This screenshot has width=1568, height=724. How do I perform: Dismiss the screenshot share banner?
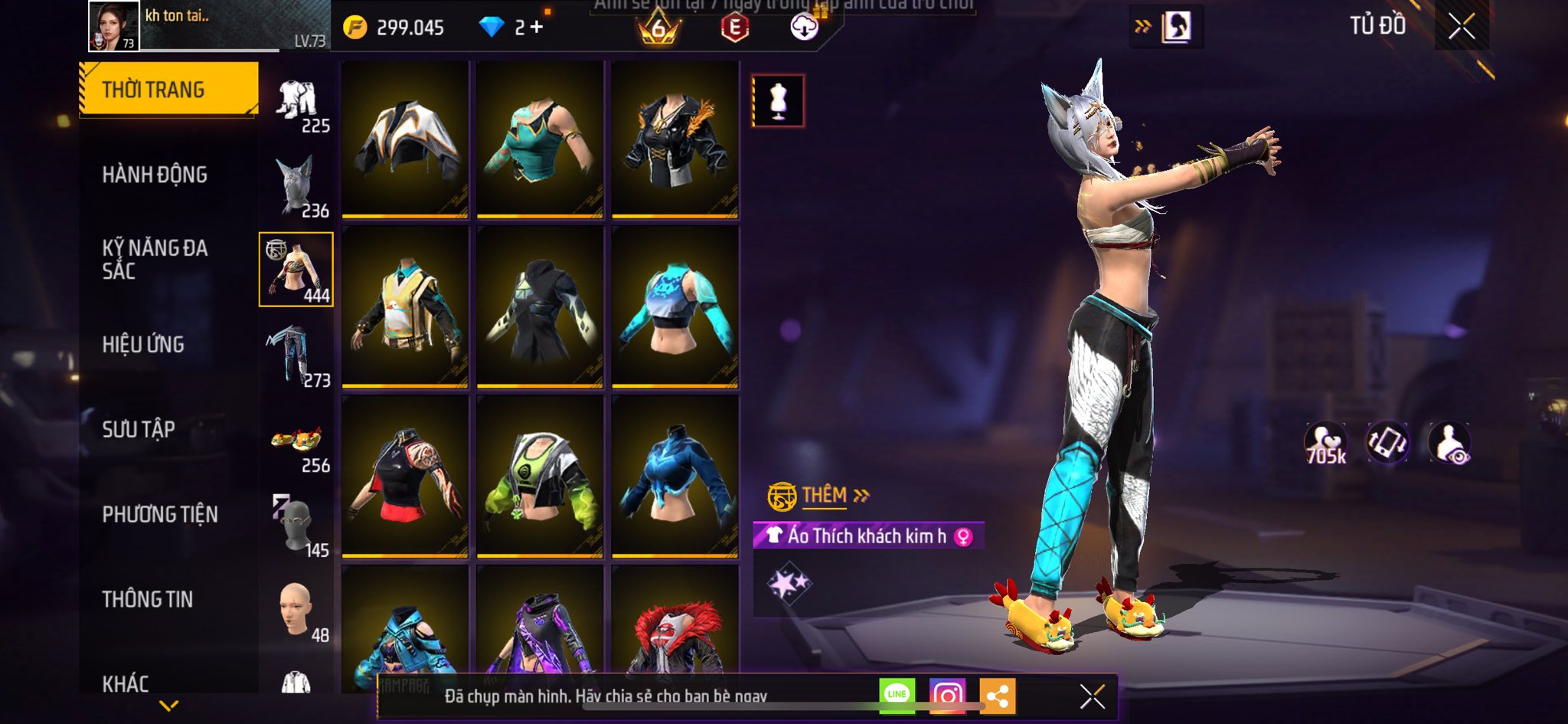pos(1092,696)
